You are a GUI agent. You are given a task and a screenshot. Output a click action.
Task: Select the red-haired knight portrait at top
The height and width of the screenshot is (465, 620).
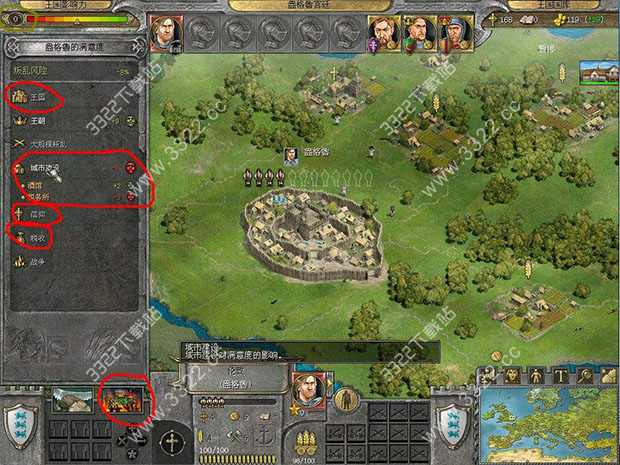[166, 33]
